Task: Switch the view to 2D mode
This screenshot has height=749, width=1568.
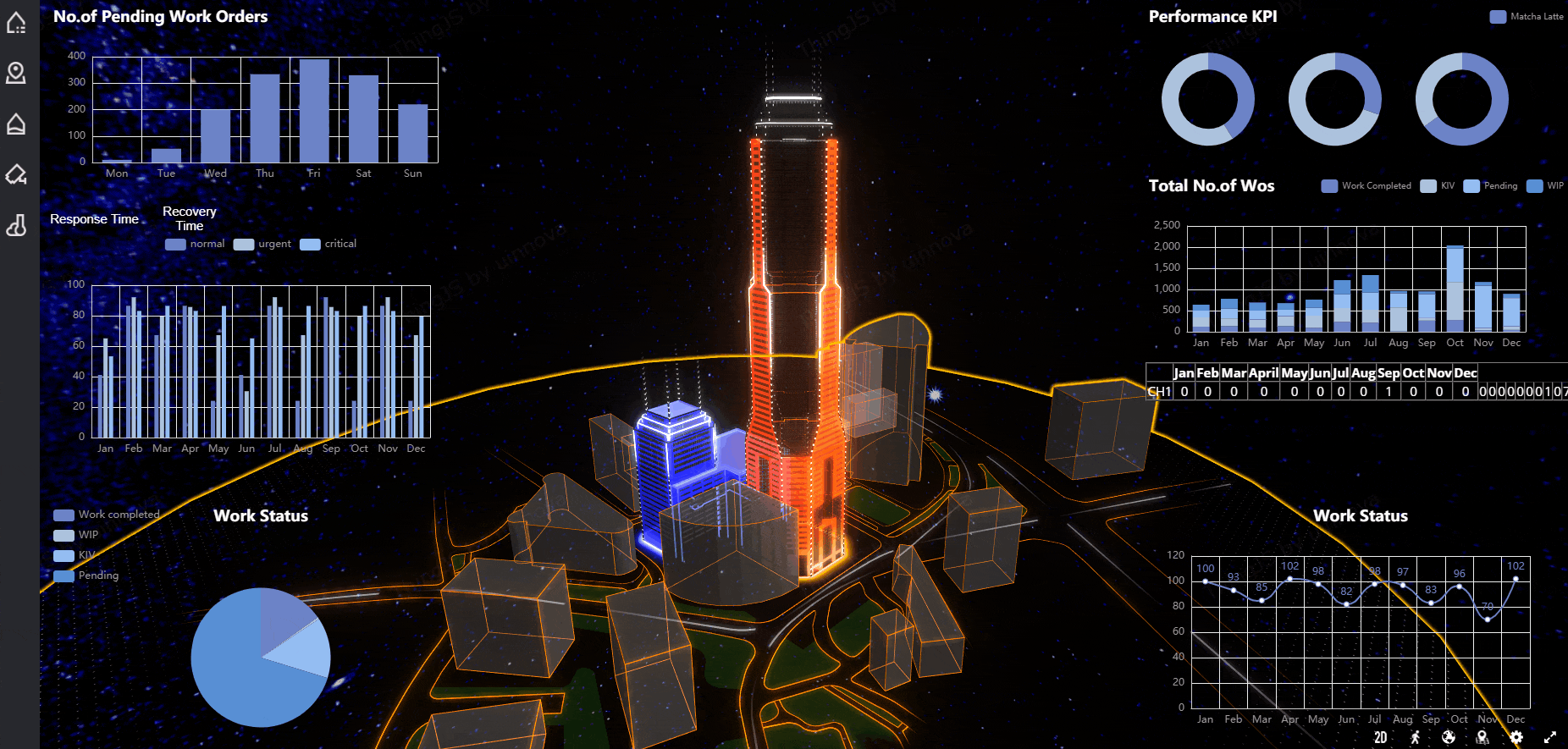Action: point(1381,737)
